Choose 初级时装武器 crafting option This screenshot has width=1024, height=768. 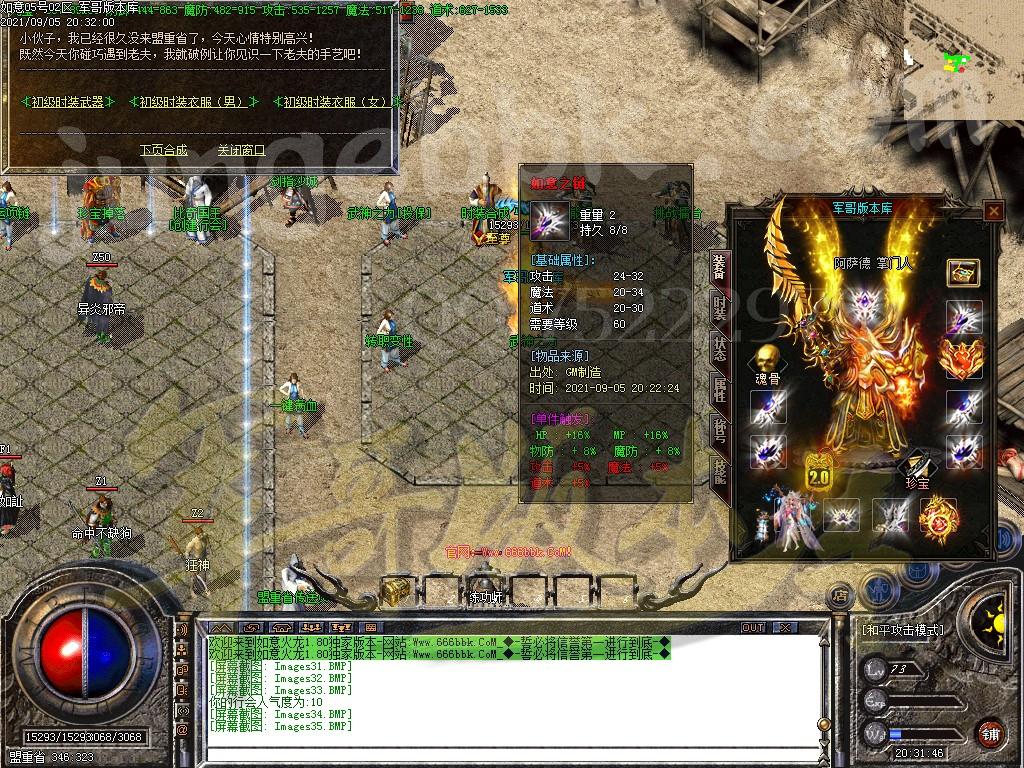67,102
